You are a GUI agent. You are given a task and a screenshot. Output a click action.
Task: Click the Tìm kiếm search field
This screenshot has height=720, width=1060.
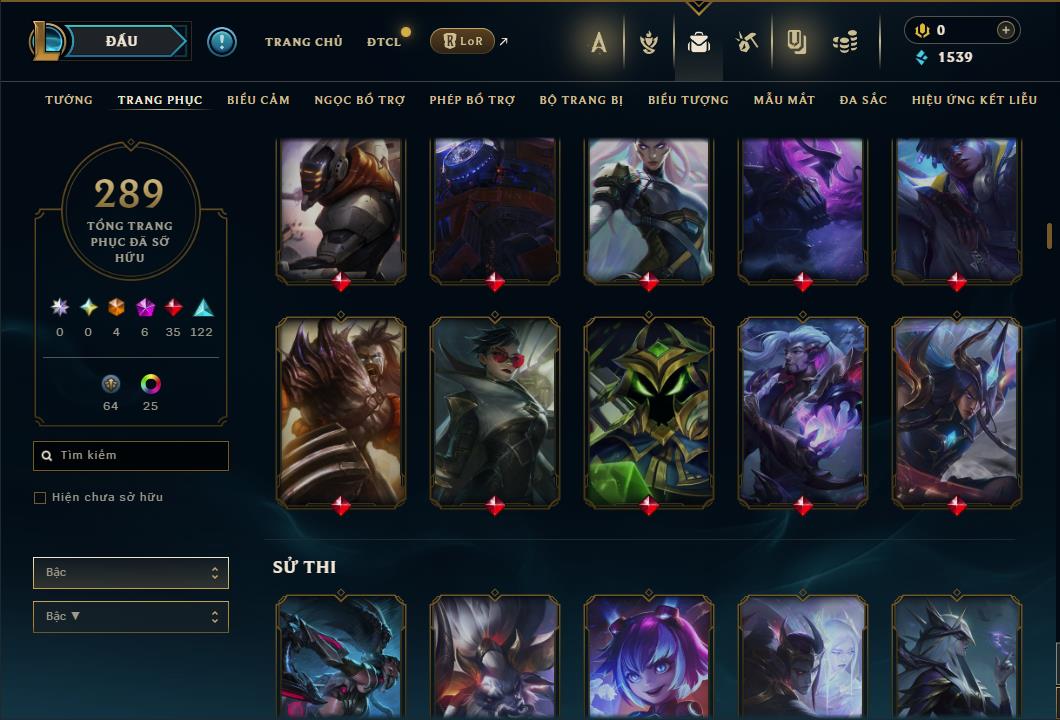(131, 456)
